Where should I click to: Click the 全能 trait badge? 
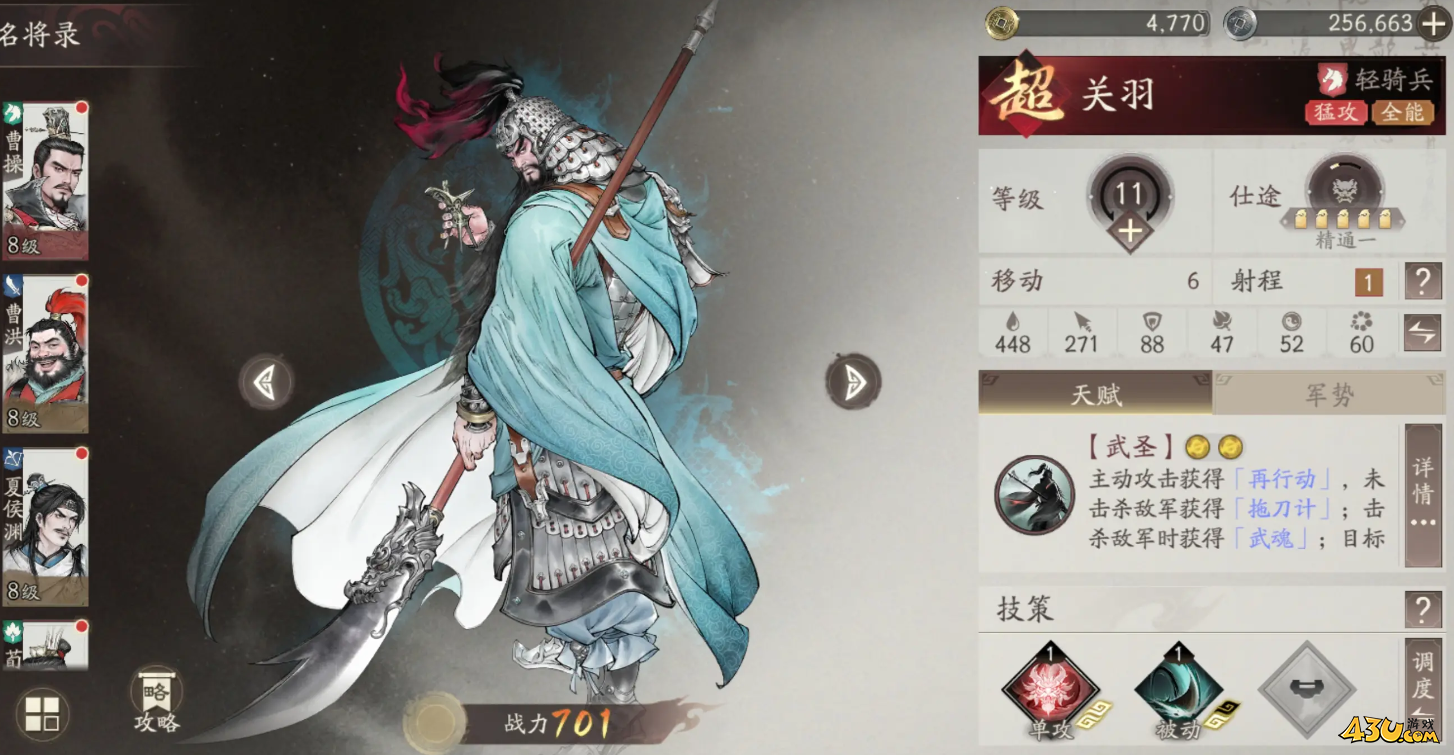click(x=1404, y=113)
